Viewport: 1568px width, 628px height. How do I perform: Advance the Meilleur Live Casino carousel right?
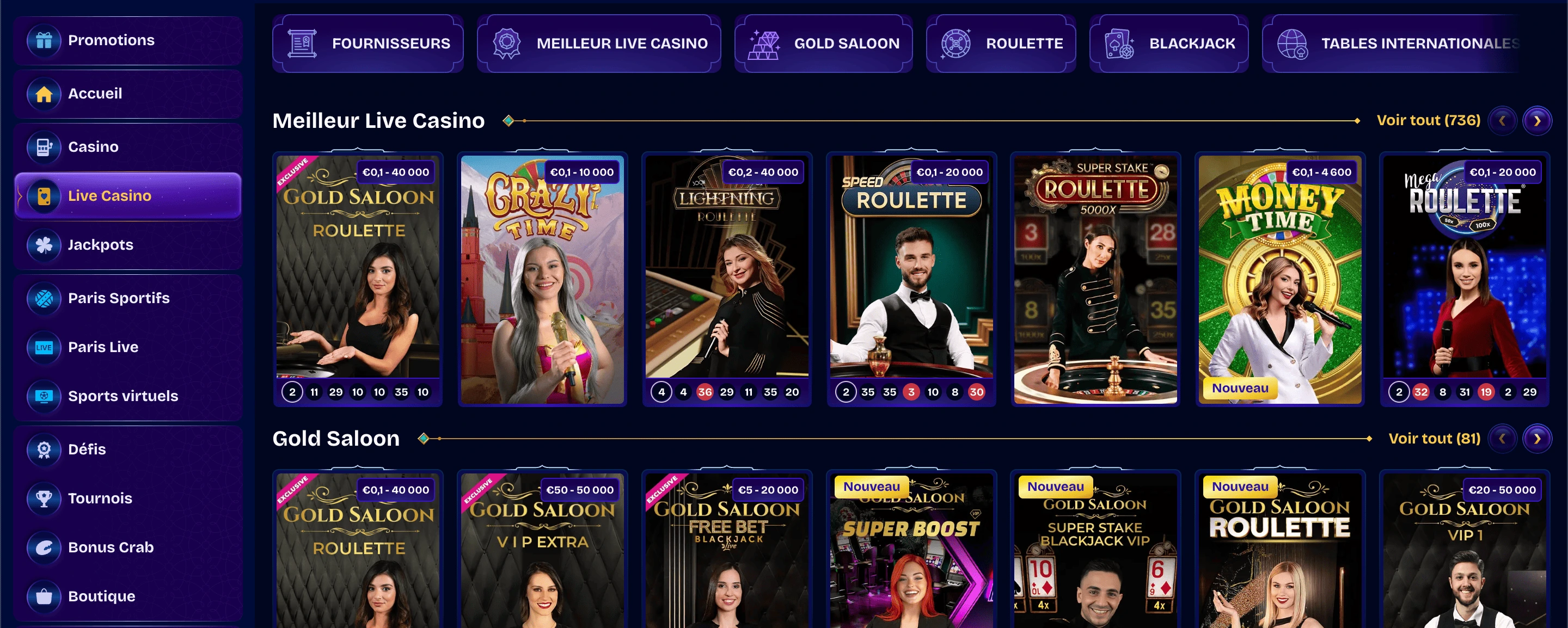[1538, 120]
